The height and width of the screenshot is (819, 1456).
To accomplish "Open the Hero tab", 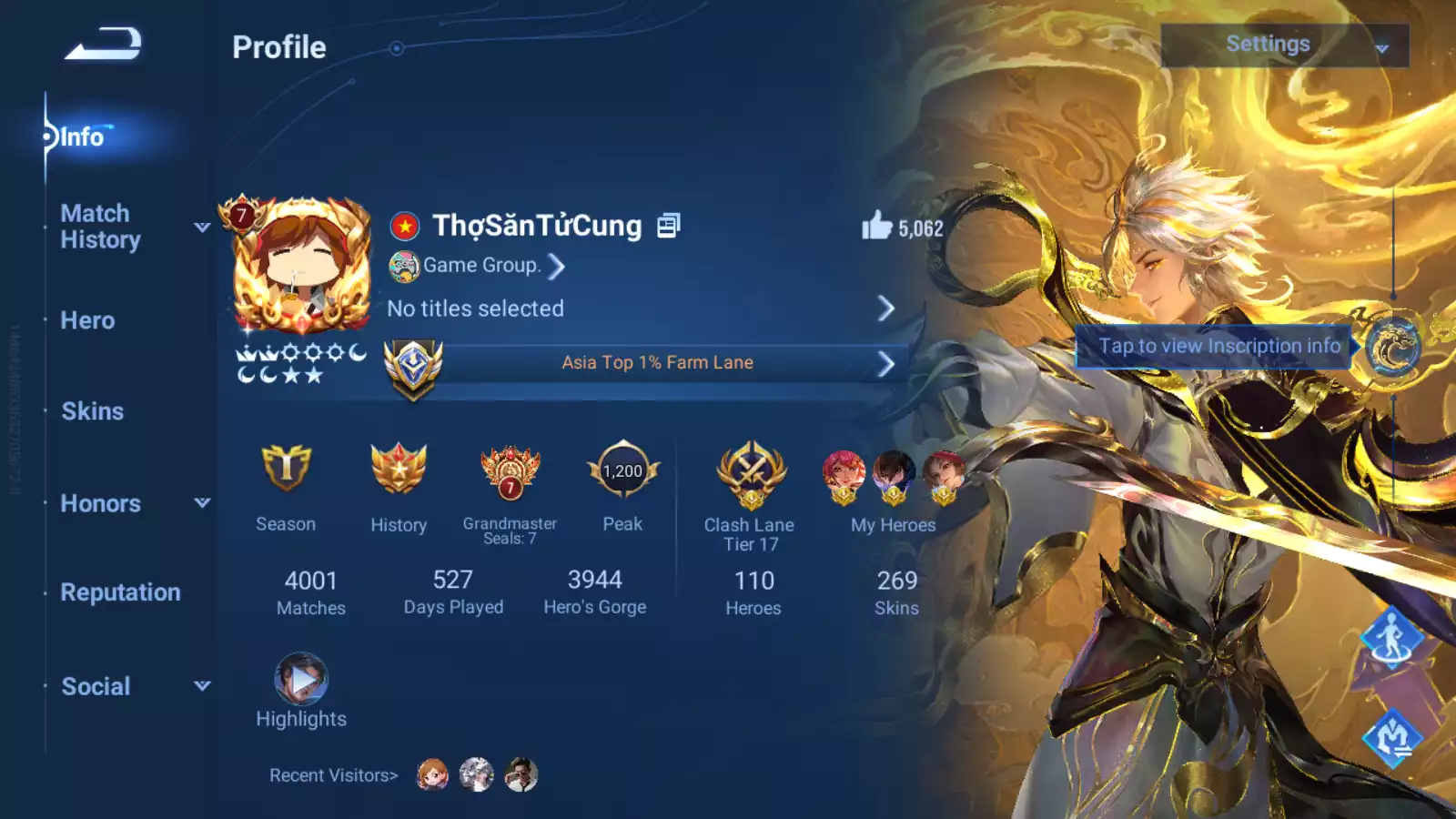I will [86, 320].
